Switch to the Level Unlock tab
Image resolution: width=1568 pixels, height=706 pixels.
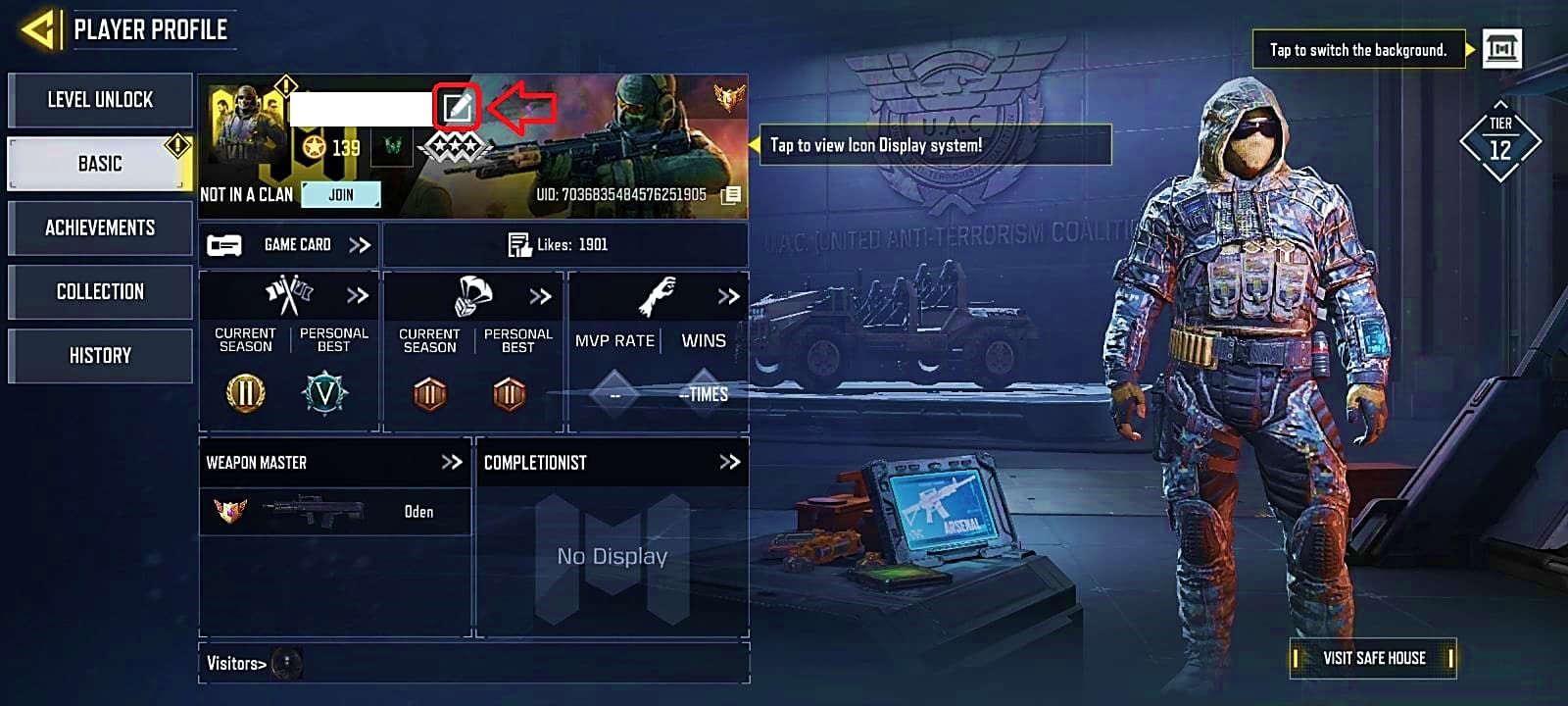coord(100,100)
